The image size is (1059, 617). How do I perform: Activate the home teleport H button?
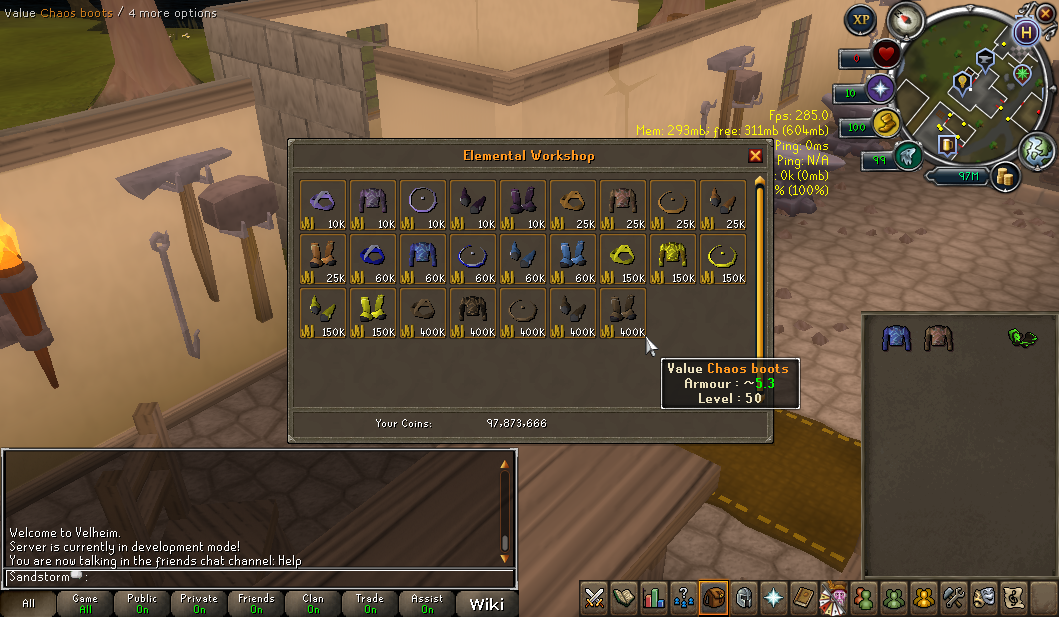pyautogui.click(x=1024, y=32)
